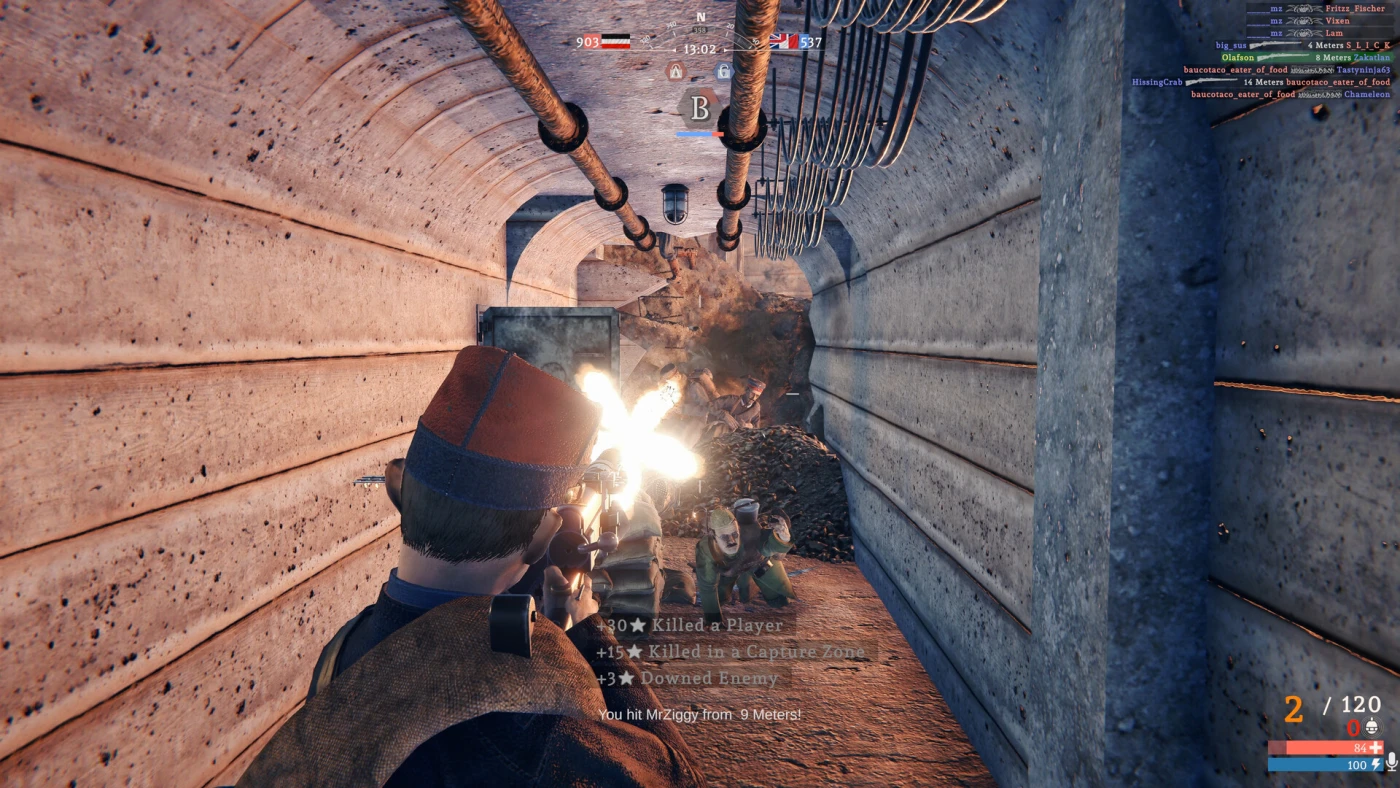Viewport: 1400px width, 788px height.
Task: Select the grenade count icon
Action: point(1371,727)
